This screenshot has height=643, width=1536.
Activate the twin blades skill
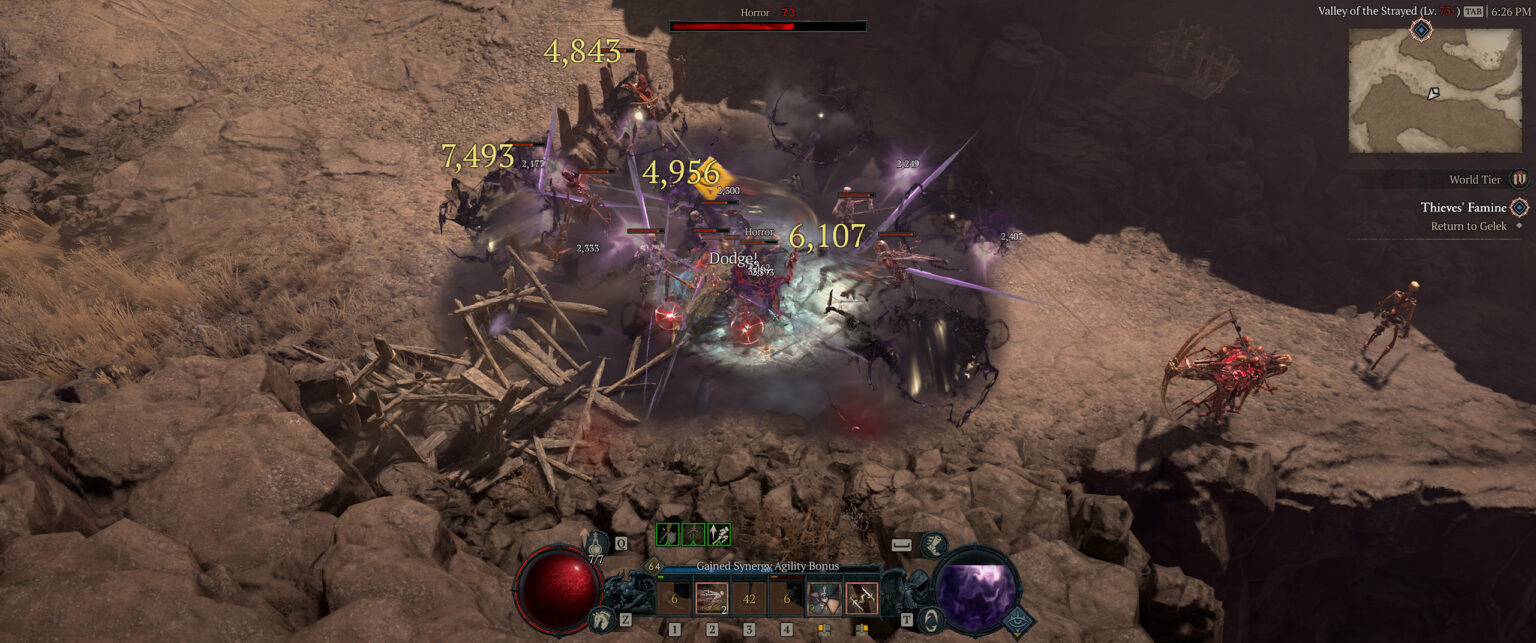(861, 599)
